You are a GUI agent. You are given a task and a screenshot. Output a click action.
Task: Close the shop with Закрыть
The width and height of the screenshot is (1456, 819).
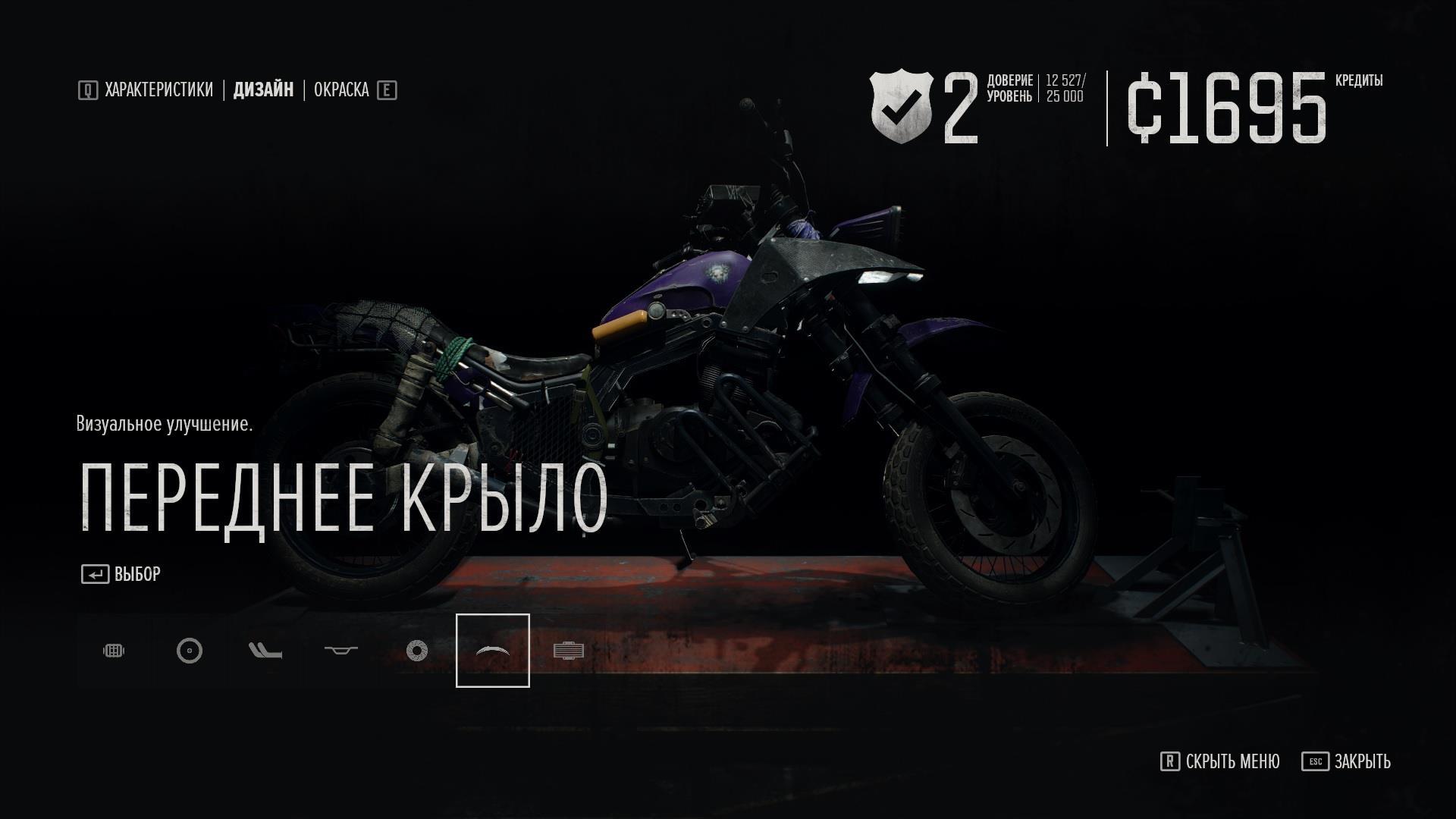1346,761
